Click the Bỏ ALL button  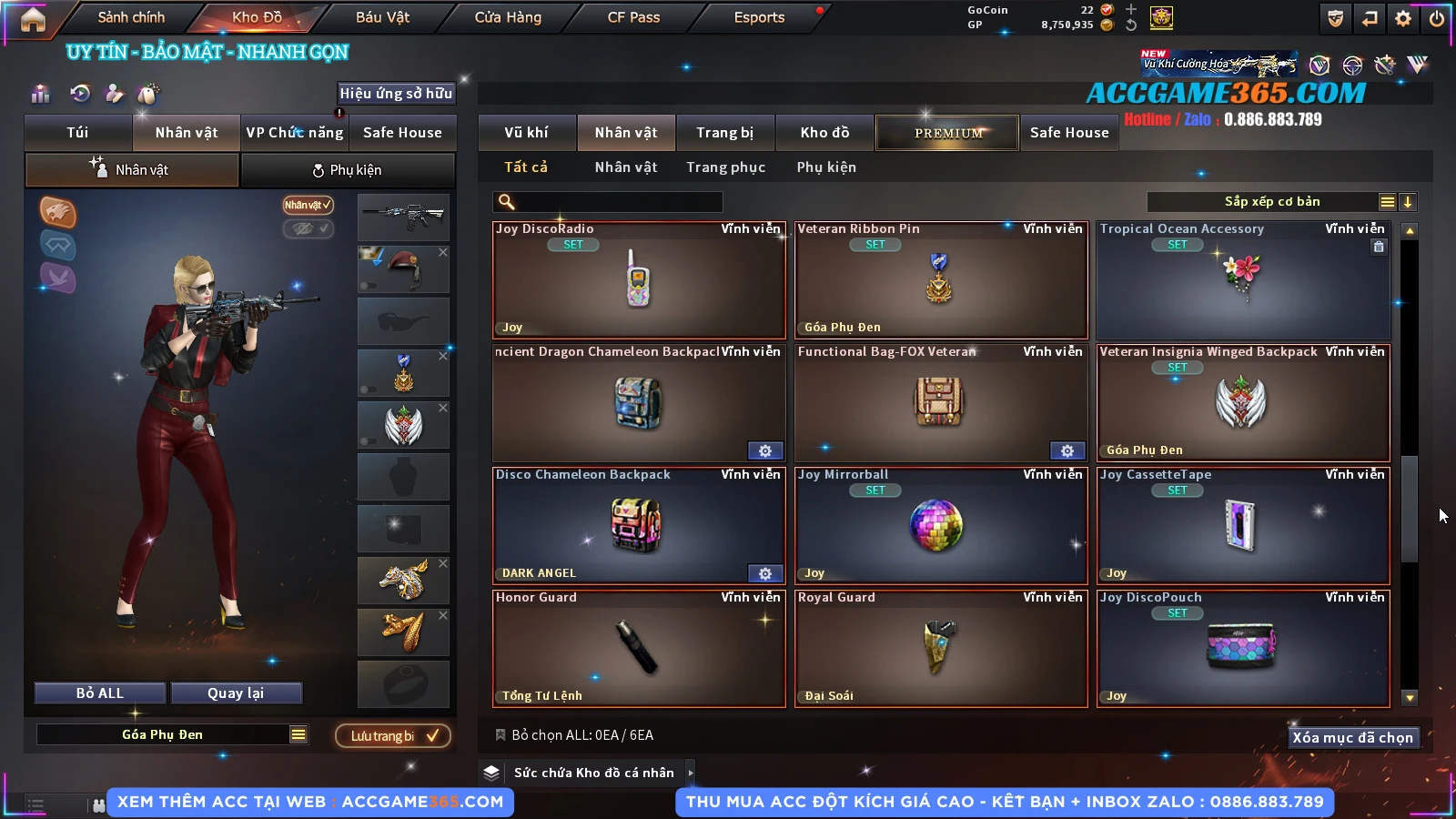pos(100,693)
